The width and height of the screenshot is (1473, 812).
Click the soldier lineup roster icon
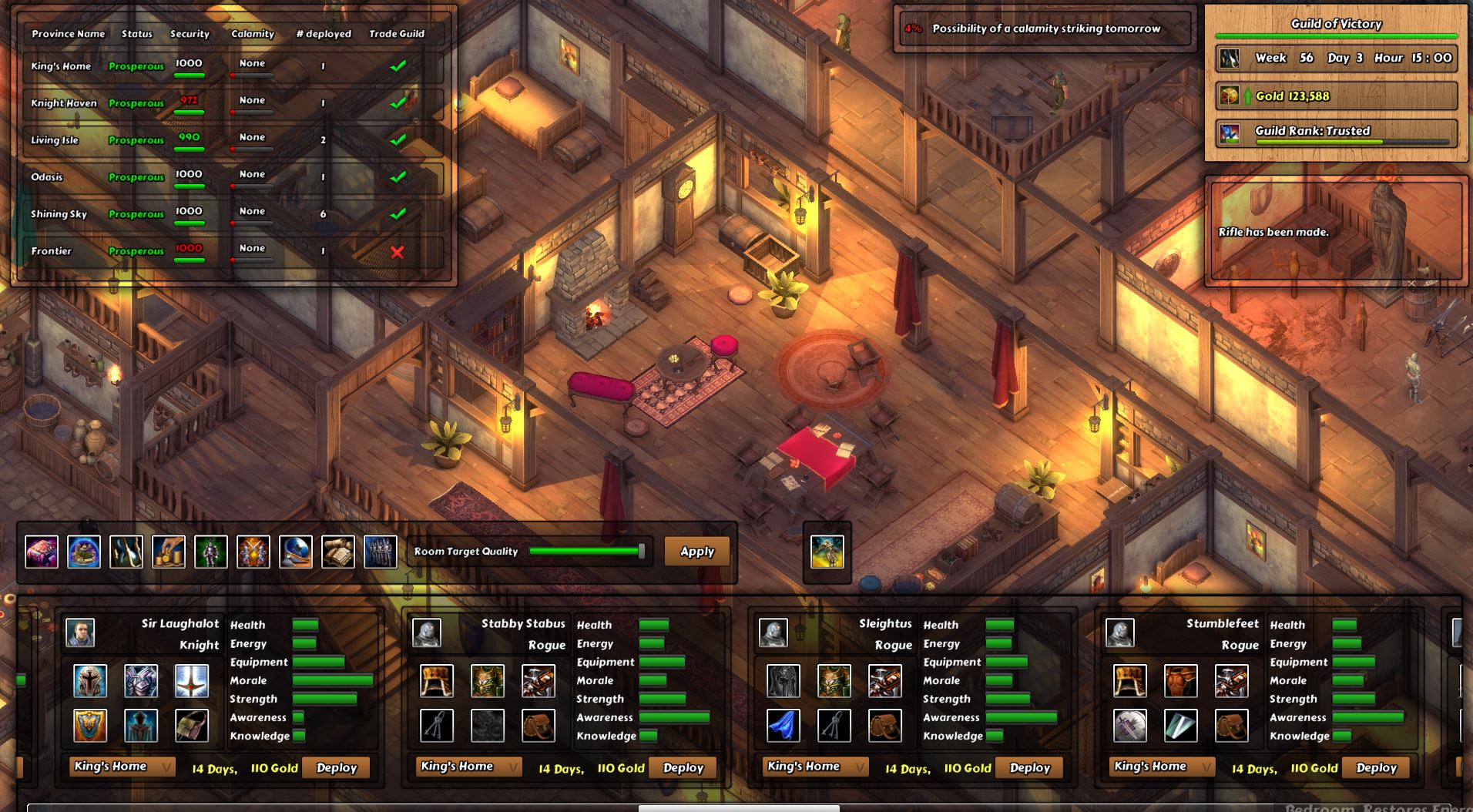(x=381, y=551)
